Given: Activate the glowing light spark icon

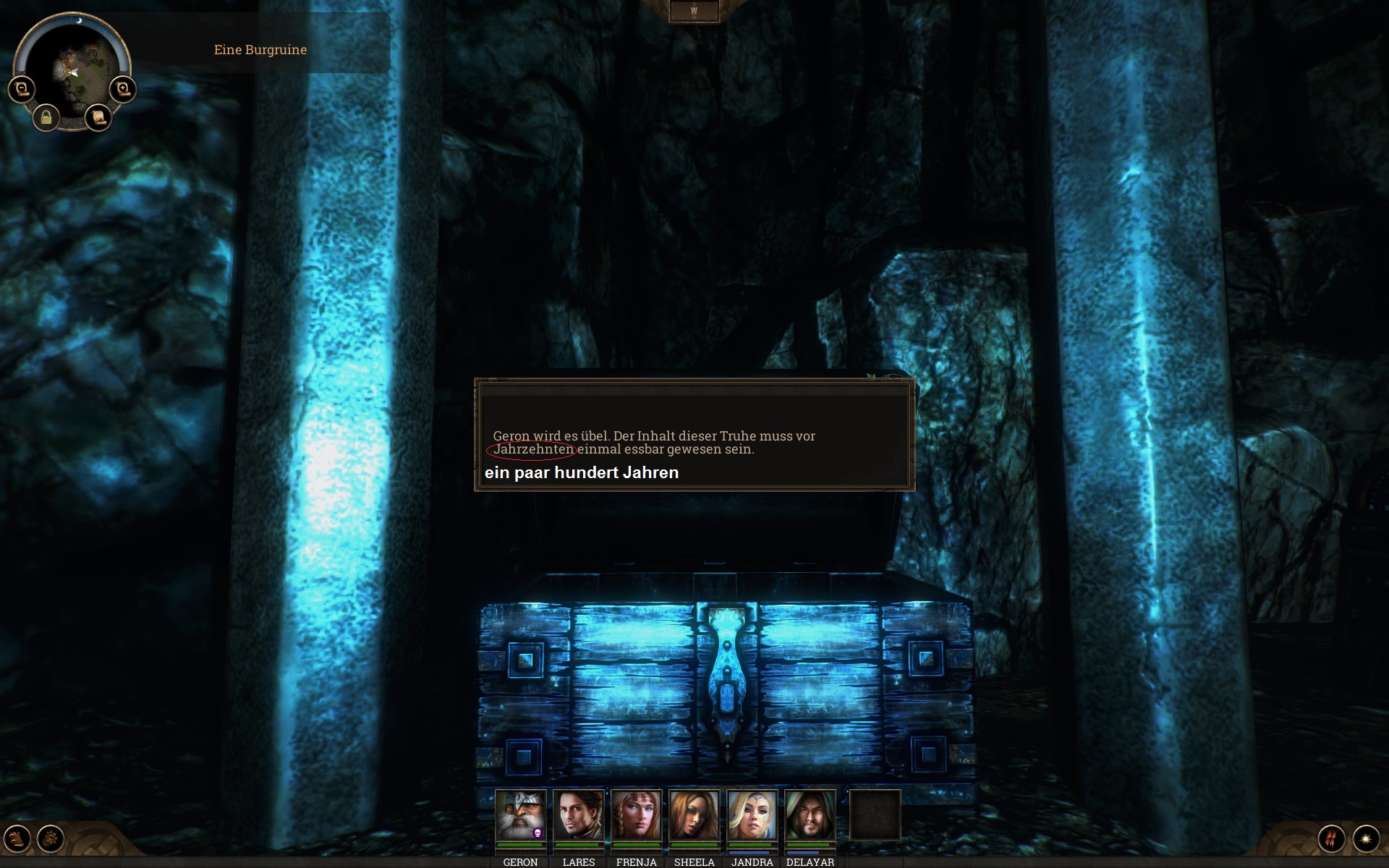Looking at the screenshot, I should pos(1366,839).
